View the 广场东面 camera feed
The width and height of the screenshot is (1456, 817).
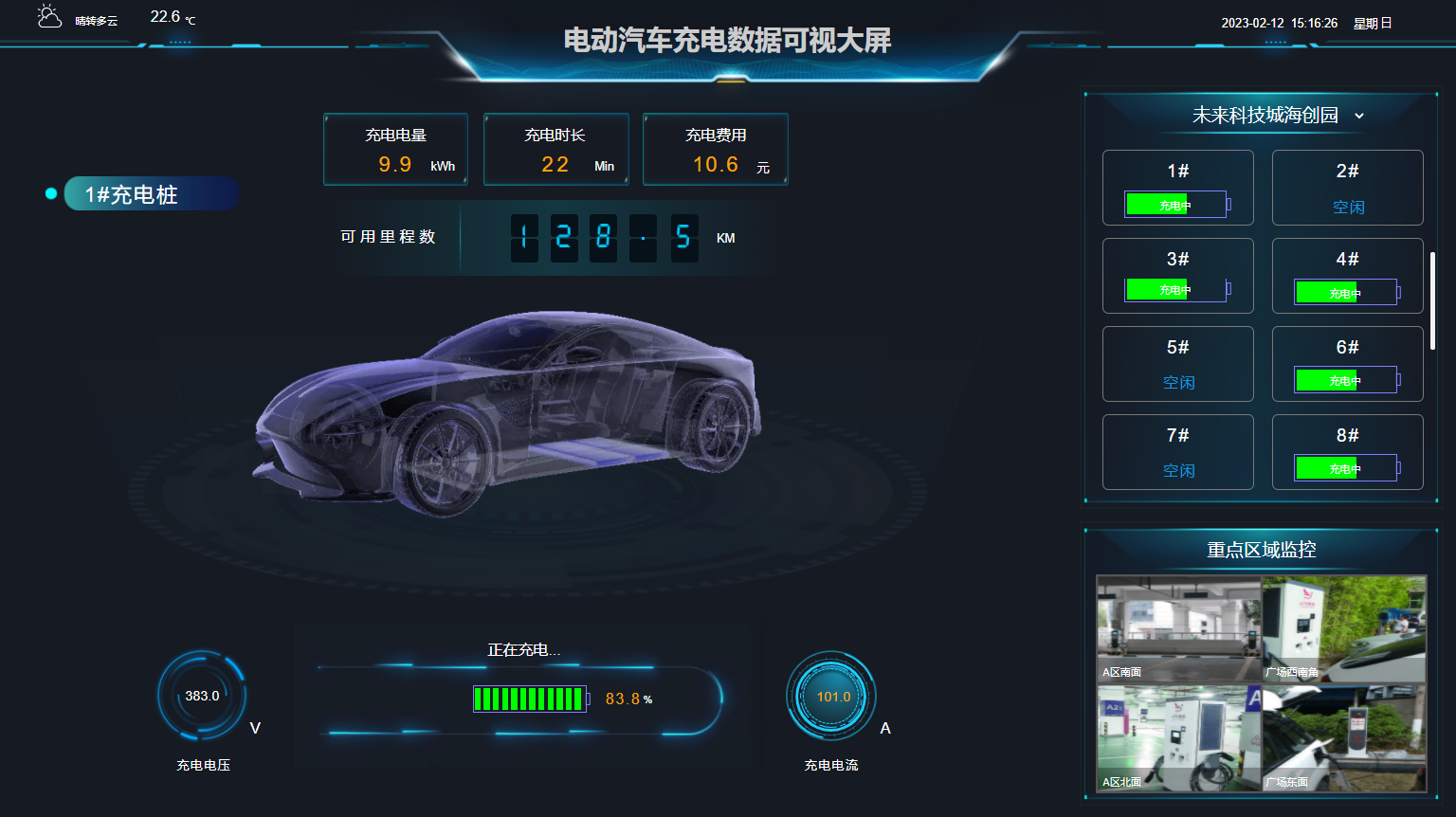click(1344, 738)
